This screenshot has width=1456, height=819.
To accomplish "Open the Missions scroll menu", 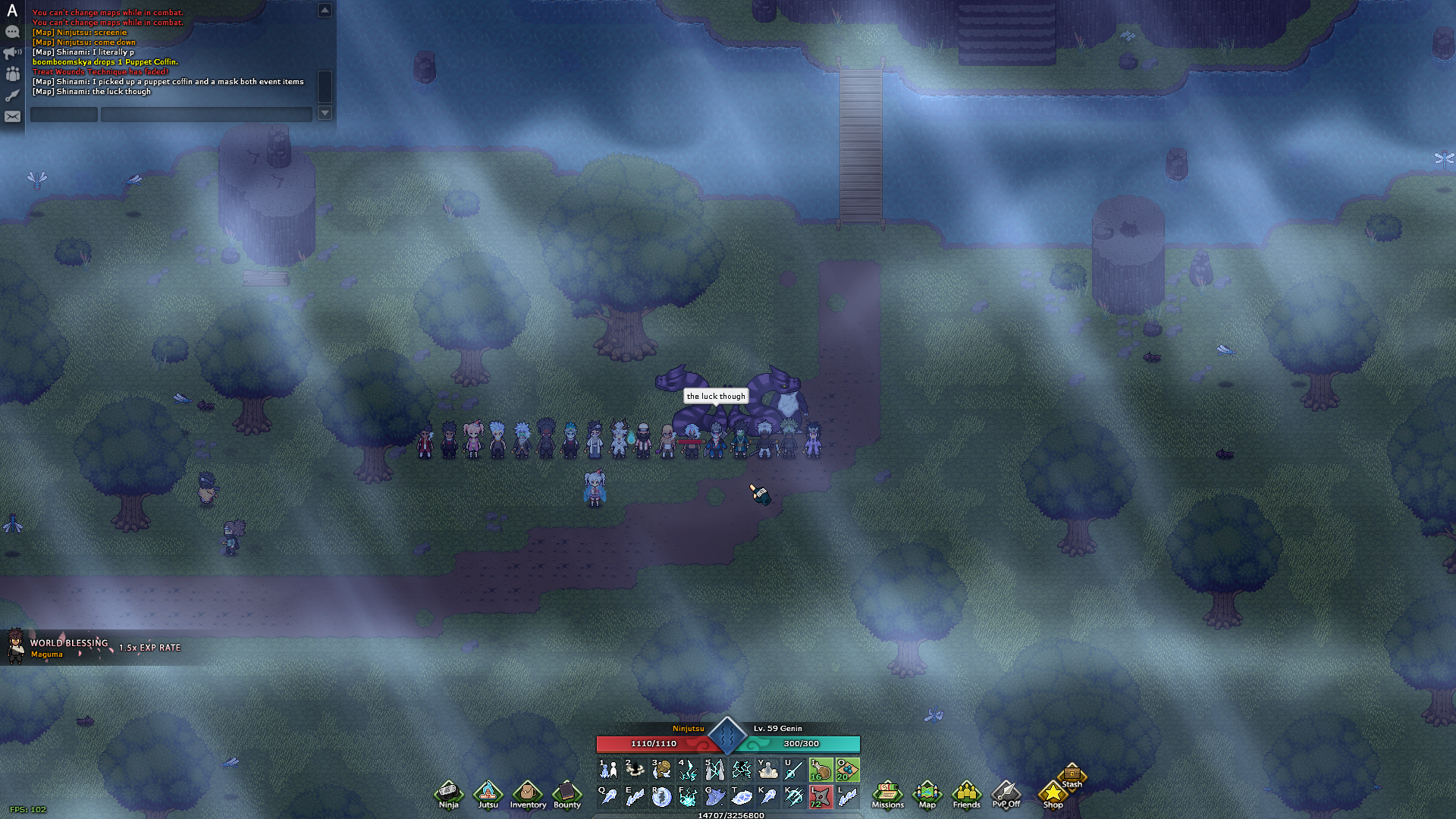I will [887, 794].
